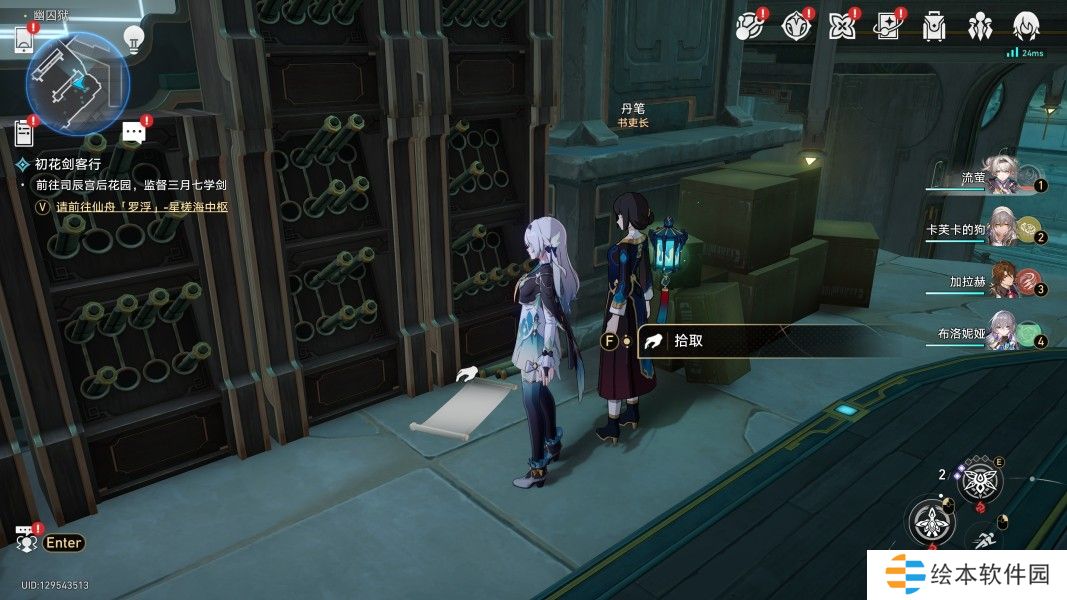1067x600 pixels.
Task: Click the lightbulb hint icon
Action: click(x=133, y=39)
